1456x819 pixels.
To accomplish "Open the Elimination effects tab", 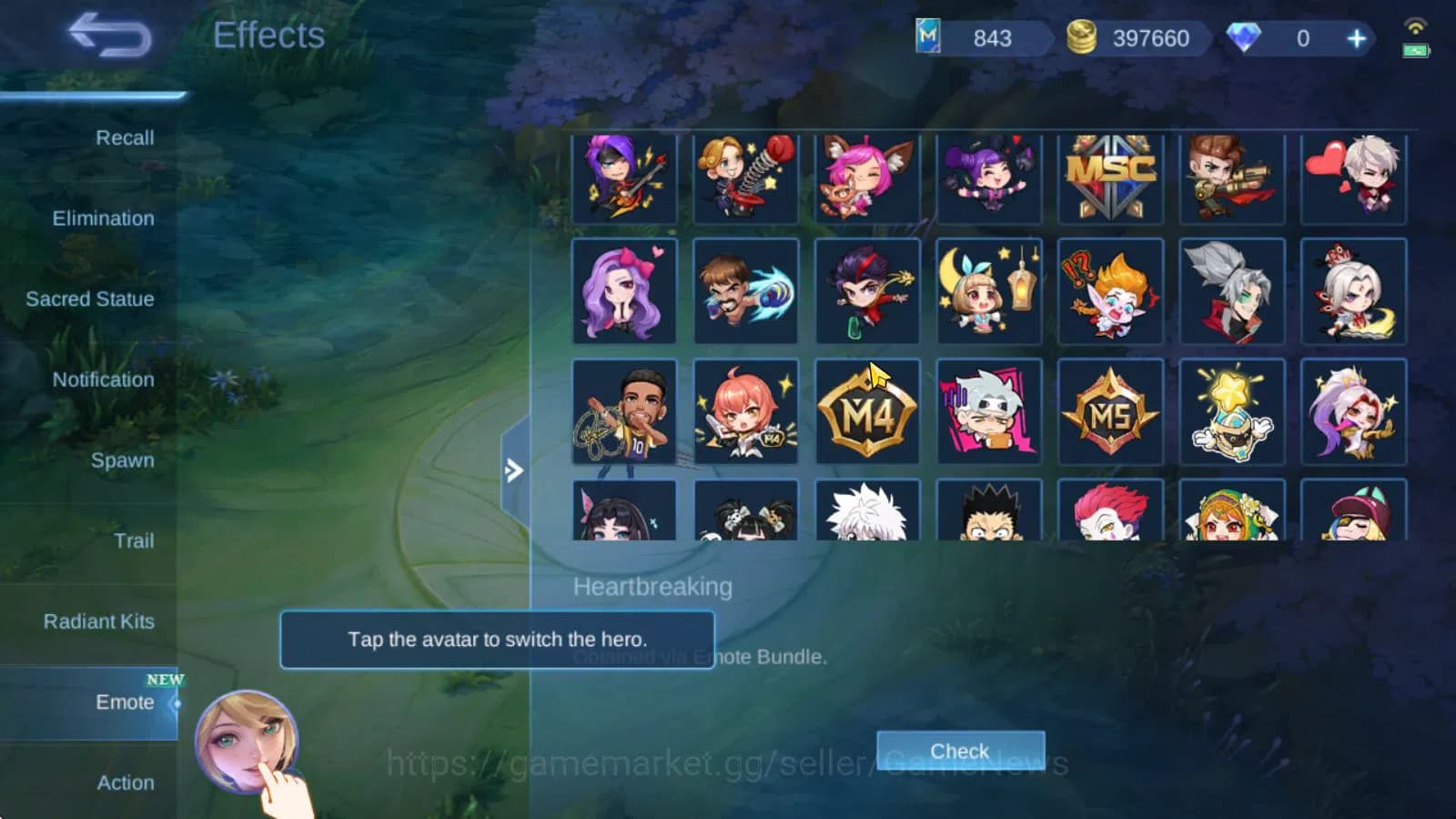I will (x=103, y=218).
